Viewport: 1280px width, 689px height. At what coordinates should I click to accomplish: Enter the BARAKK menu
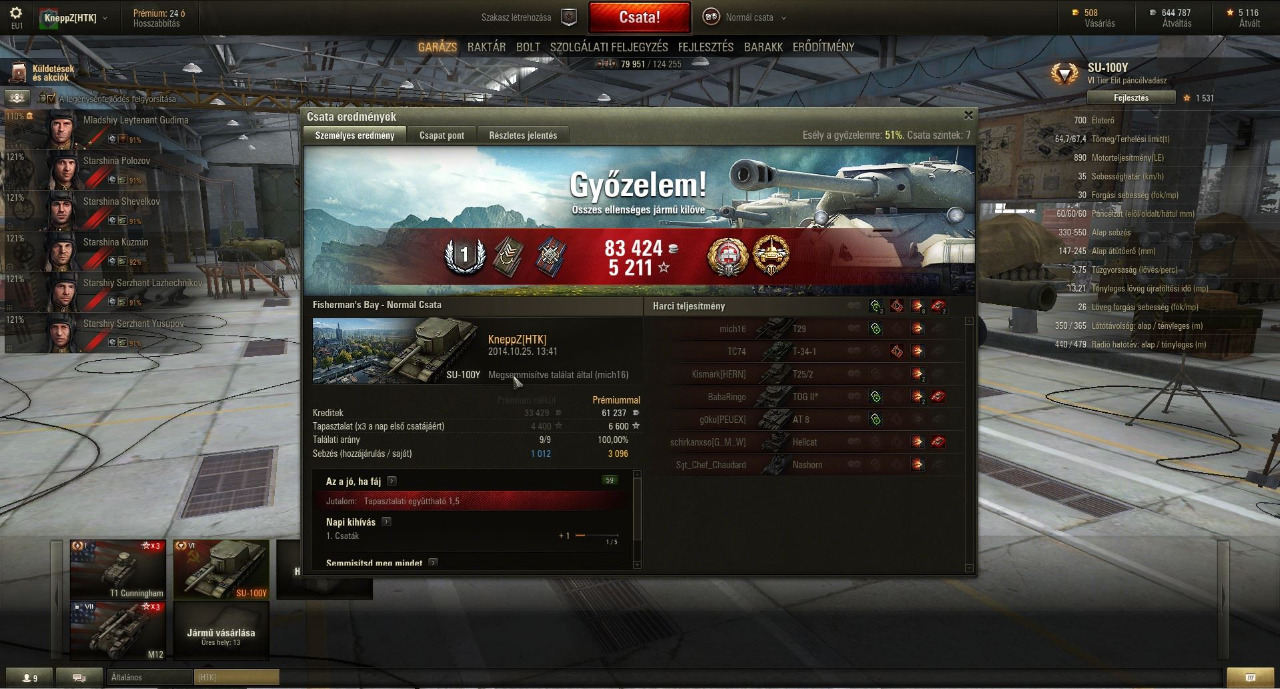pyautogui.click(x=763, y=47)
